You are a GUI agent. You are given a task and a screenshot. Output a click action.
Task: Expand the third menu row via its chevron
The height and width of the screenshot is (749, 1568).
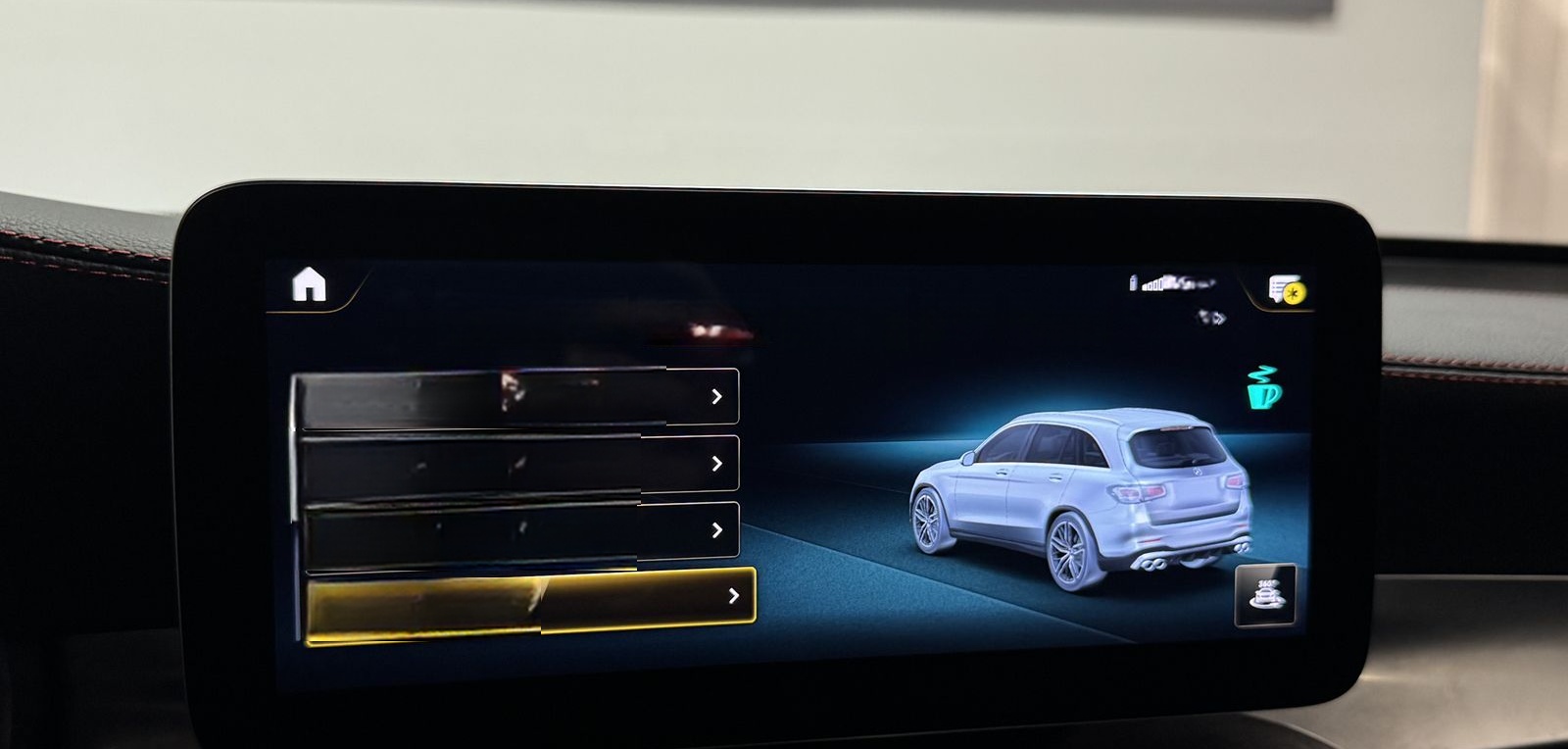click(x=718, y=527)
